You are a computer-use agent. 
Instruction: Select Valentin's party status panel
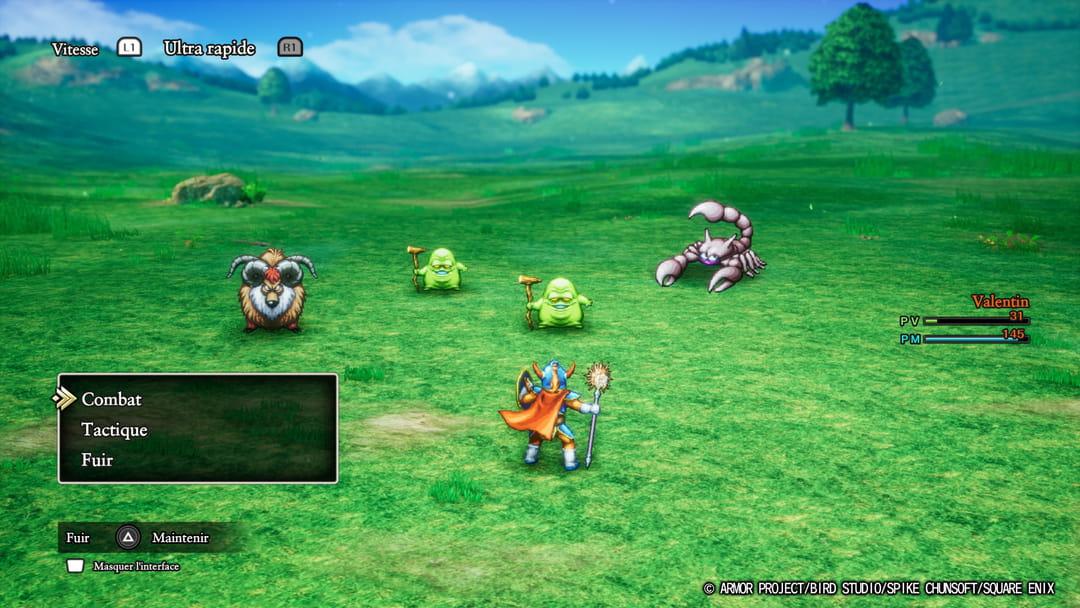[975, 320]
